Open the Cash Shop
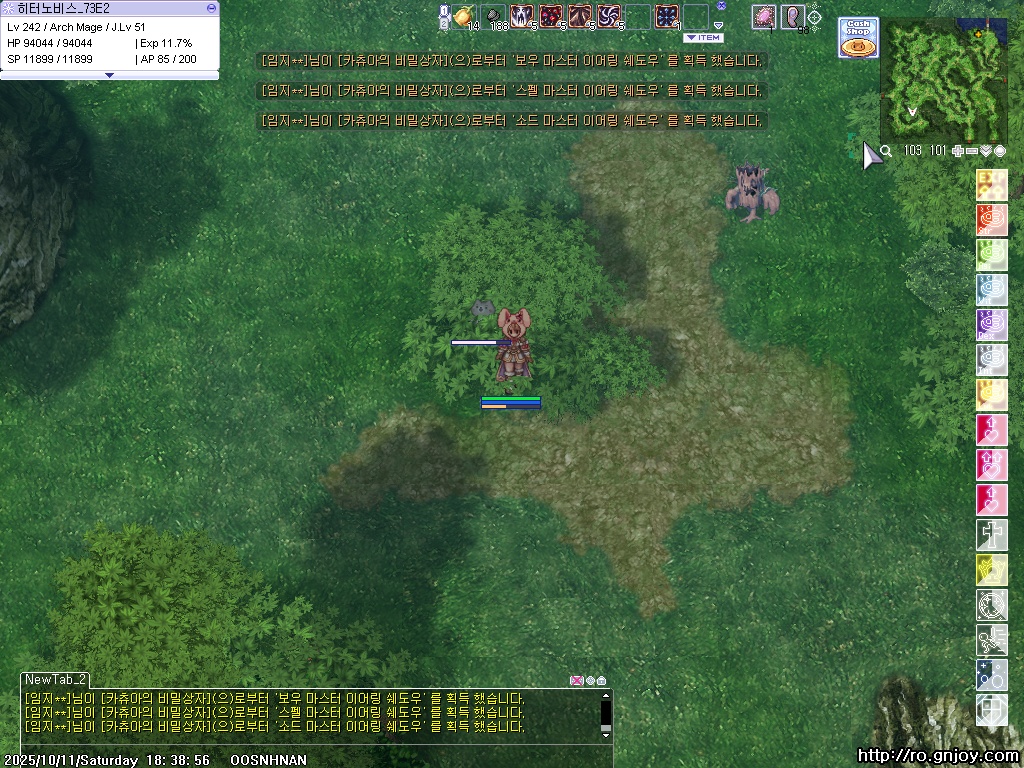The height and width of the screenshot is (768, 1024). coord(857,37)
